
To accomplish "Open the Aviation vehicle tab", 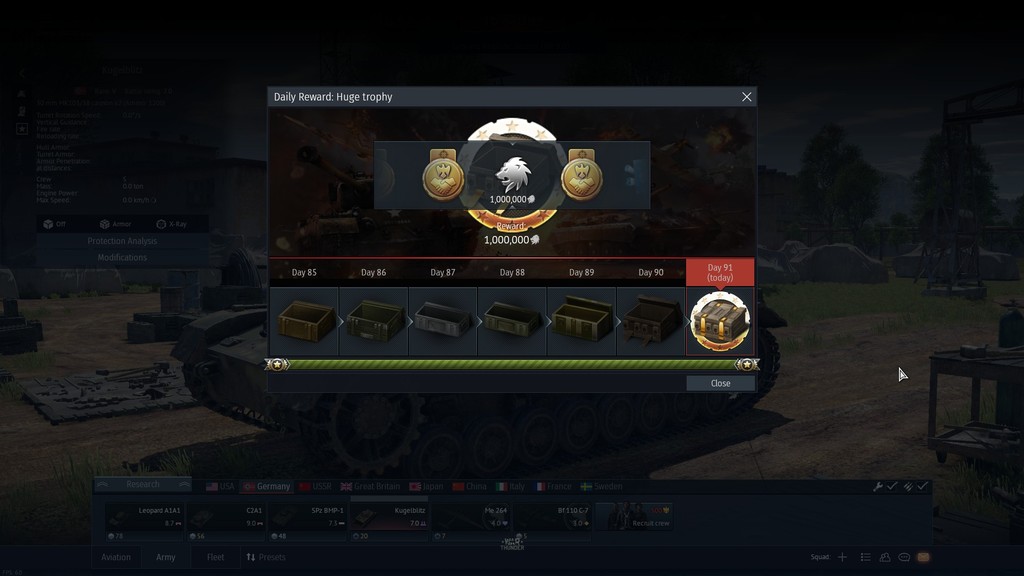I will [x=116, y=557].
